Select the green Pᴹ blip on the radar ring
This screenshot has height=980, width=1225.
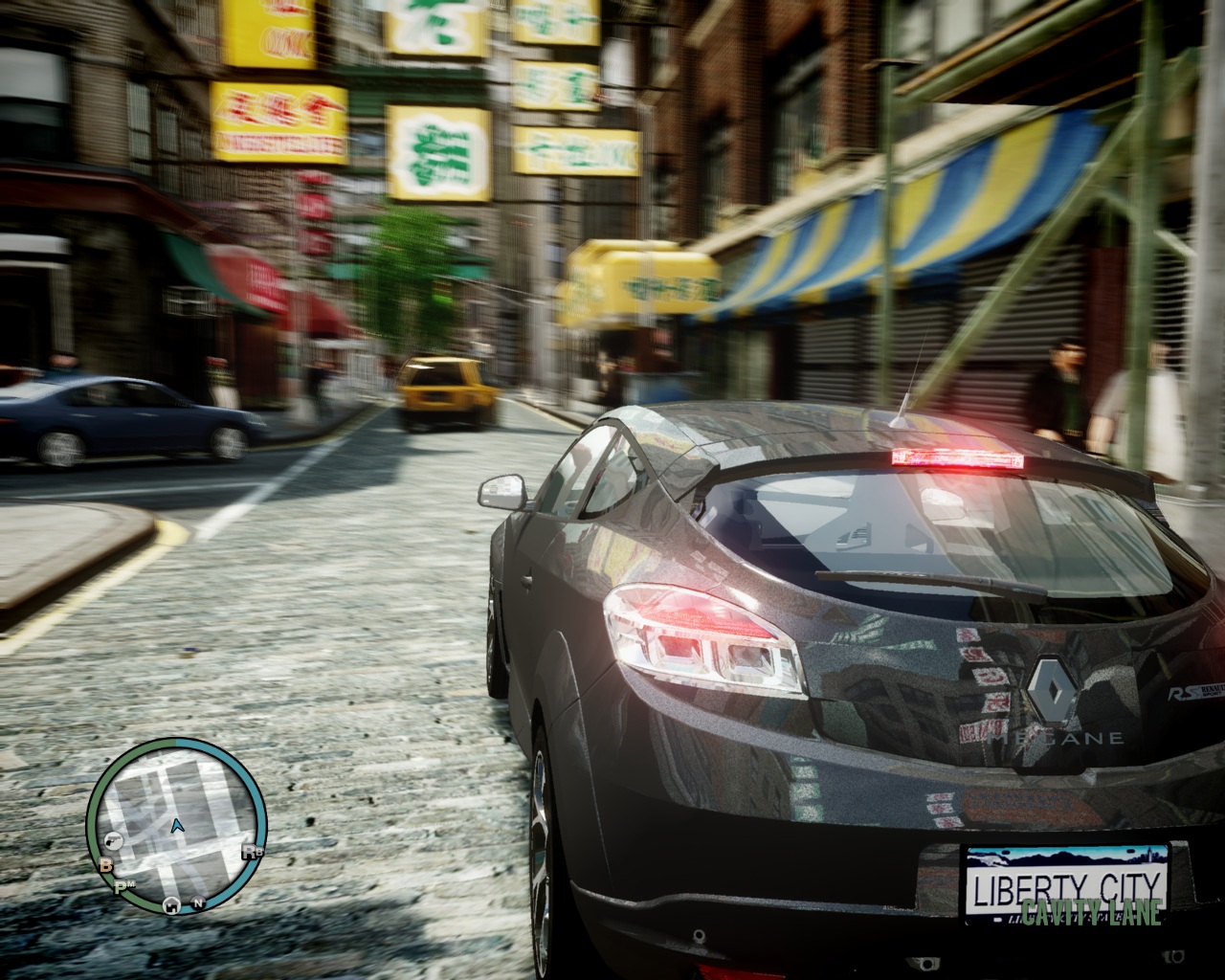point(124,886)
